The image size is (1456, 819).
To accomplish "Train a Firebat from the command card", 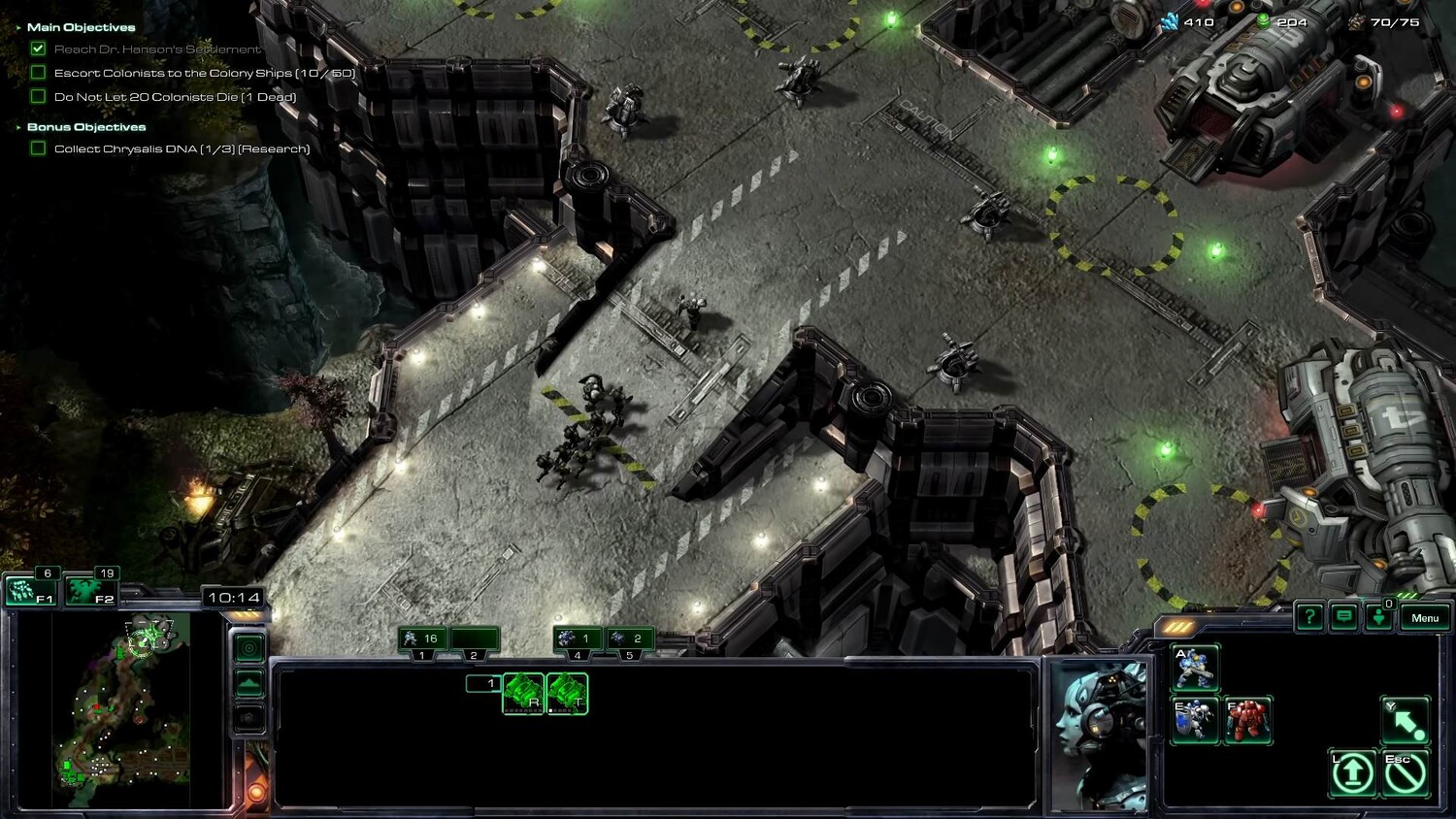I will (1247, 720).
